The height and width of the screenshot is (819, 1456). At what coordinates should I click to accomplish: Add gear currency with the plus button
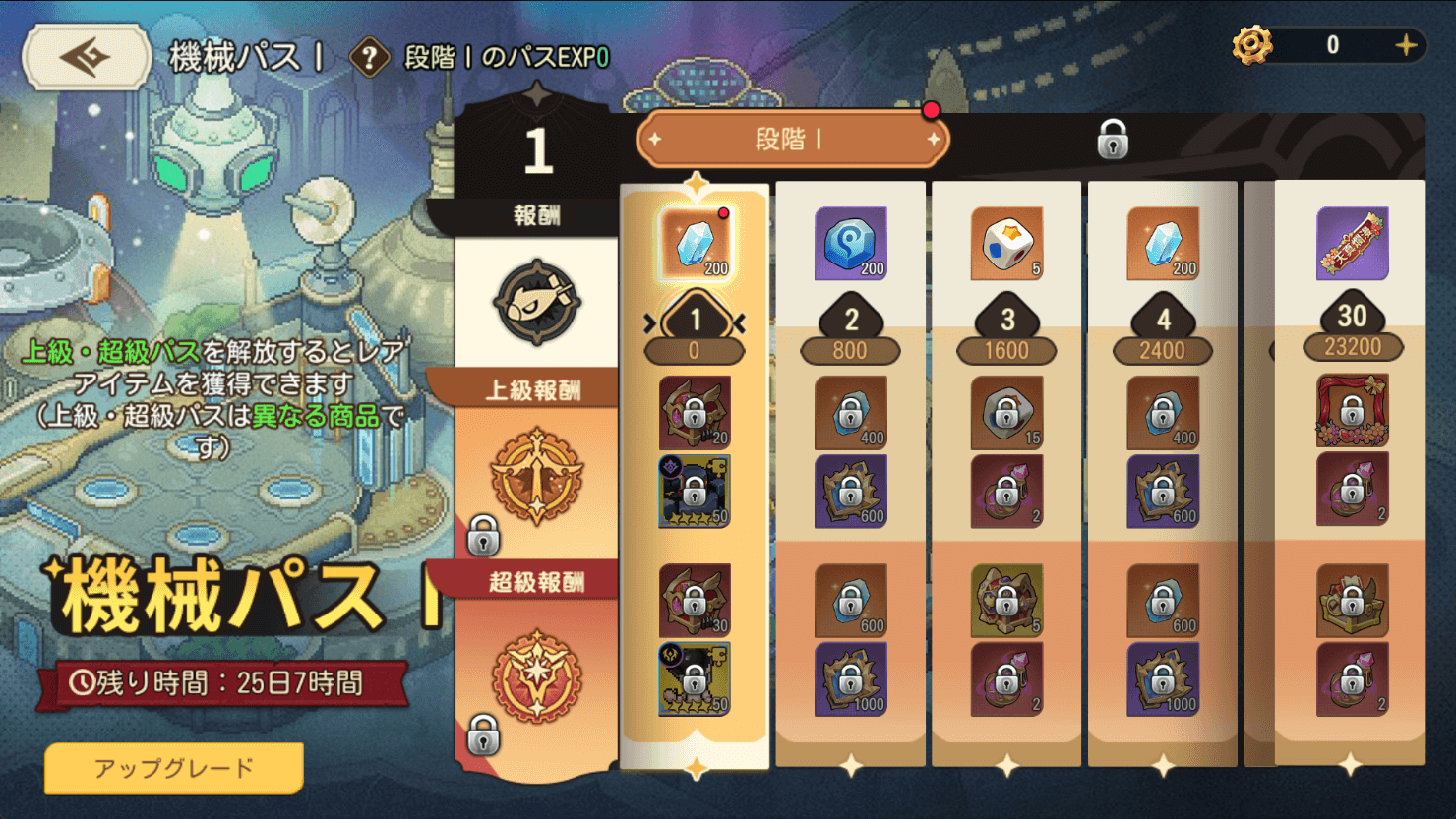click(1406, 45)
